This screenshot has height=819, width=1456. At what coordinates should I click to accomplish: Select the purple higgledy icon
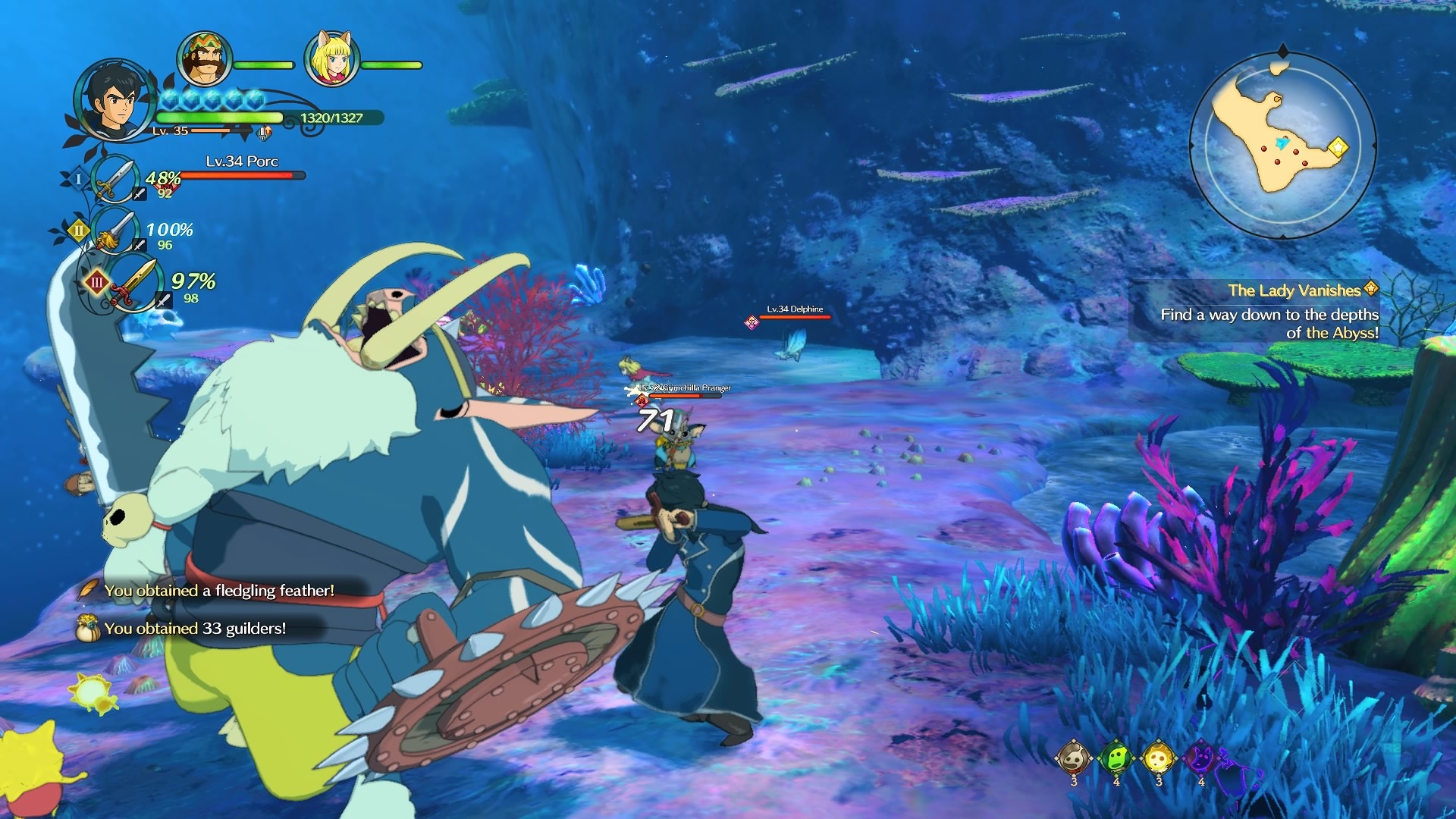pyautogui.click(x=1201, y=757)
